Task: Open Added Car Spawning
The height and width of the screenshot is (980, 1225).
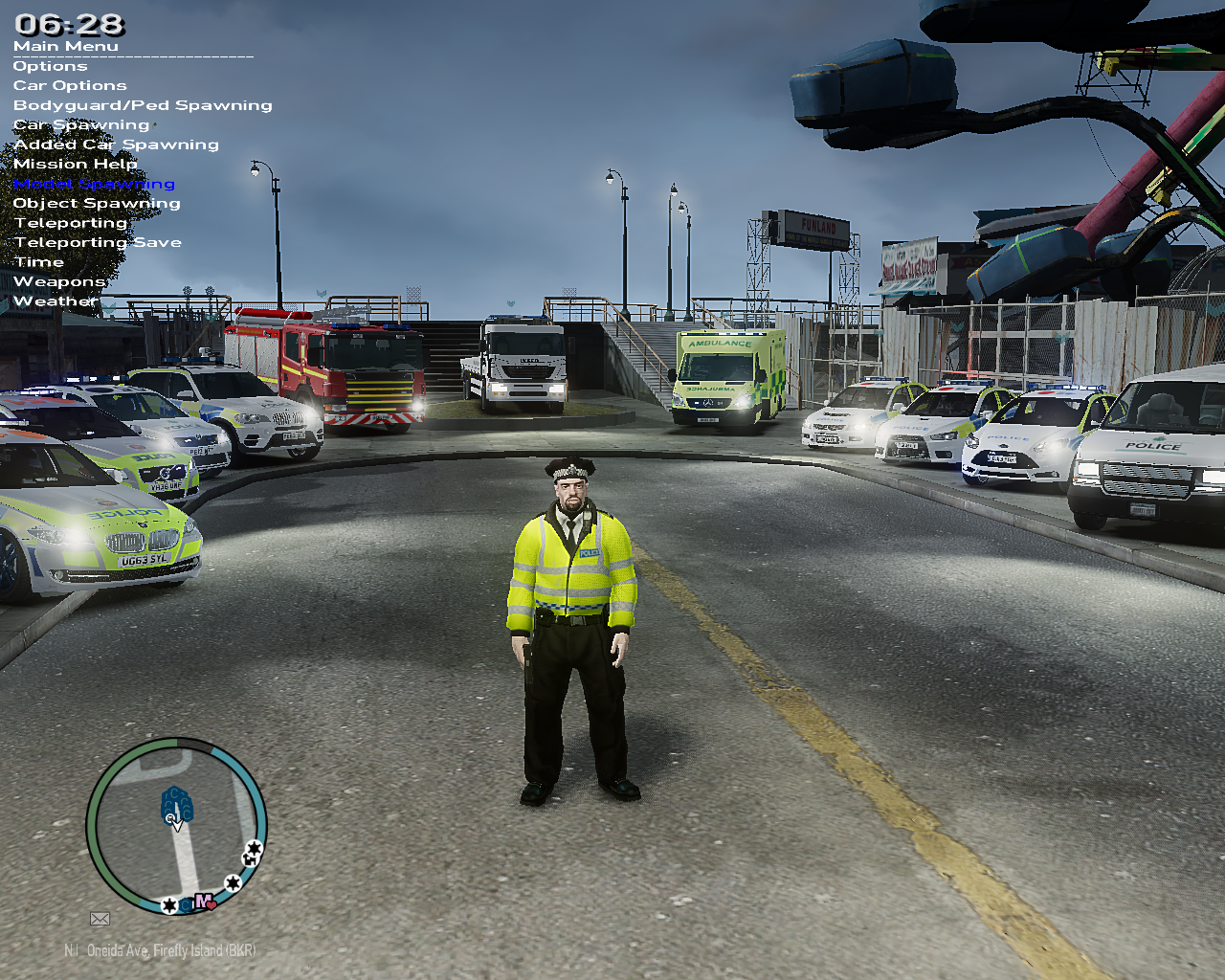Action: tap(116, 145)
